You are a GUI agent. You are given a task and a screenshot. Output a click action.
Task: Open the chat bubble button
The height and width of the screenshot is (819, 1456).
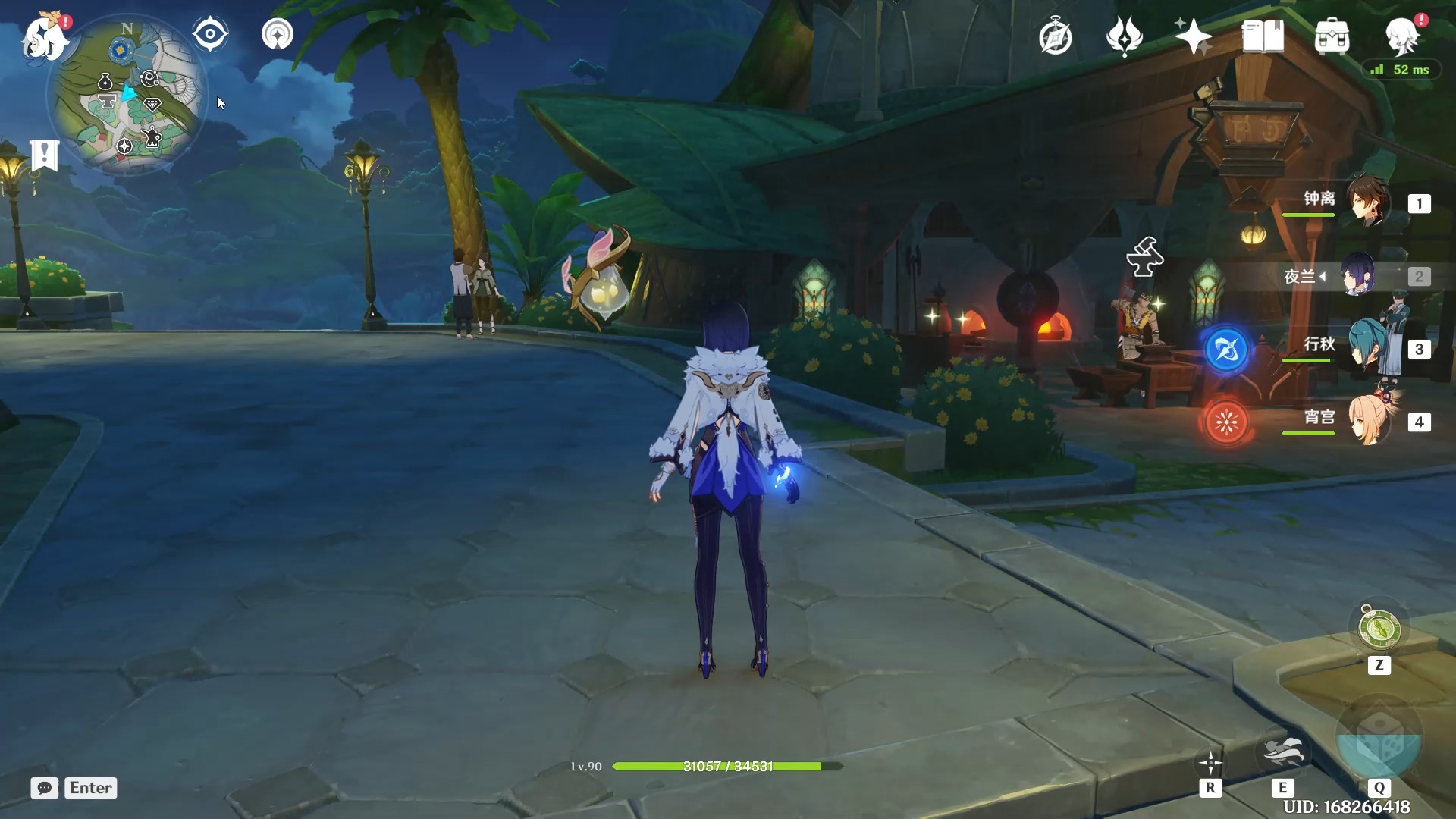point(45,788)
